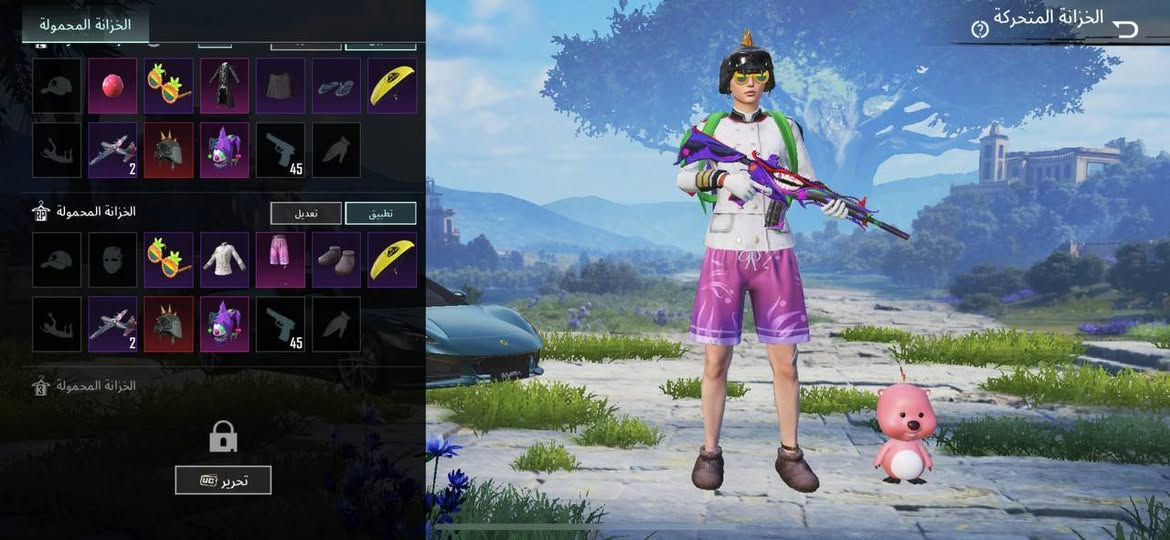This screenshot has height=540, width=1170.
Task: Edit the outfit with the تعديل button
Action: click(305, 213)
